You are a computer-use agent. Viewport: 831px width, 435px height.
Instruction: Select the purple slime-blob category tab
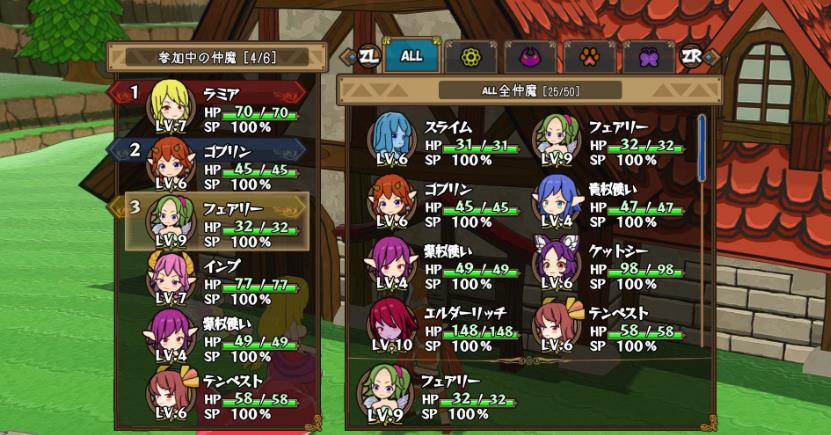pyautogui.click(x=530, y=57)
